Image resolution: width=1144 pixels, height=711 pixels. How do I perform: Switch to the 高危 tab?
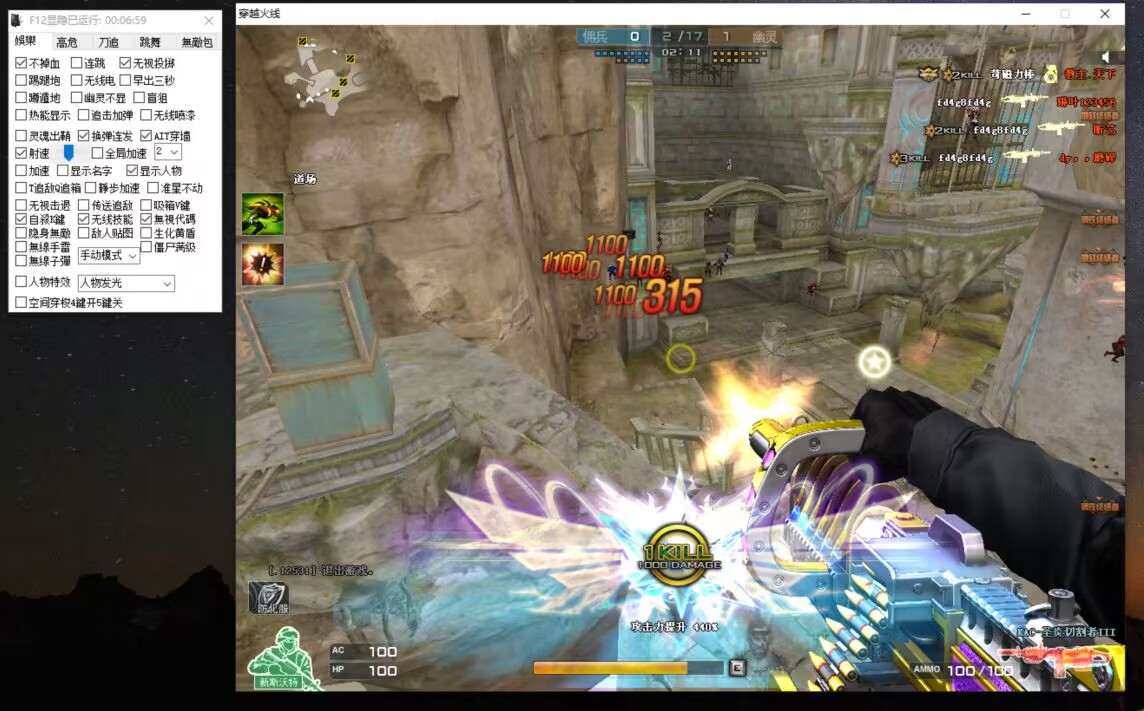[67, 42]
